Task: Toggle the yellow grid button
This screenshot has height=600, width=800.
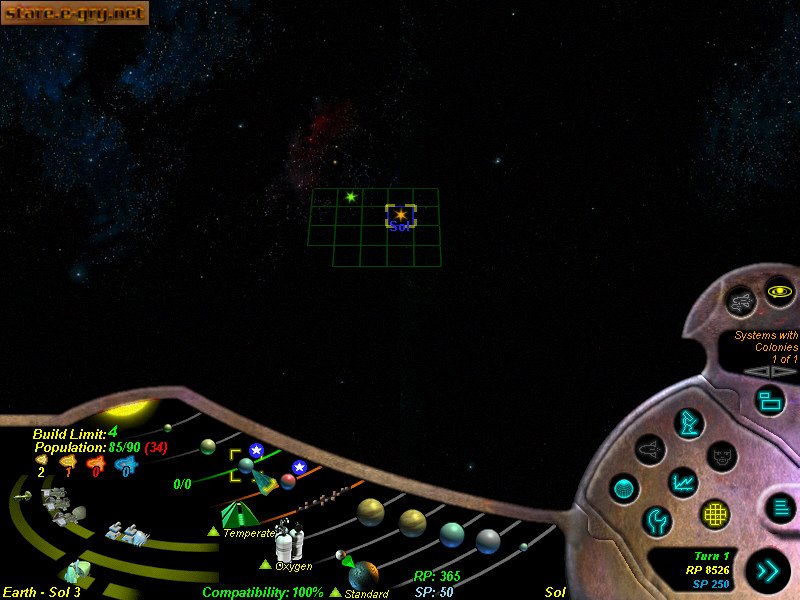Action: 714,514
